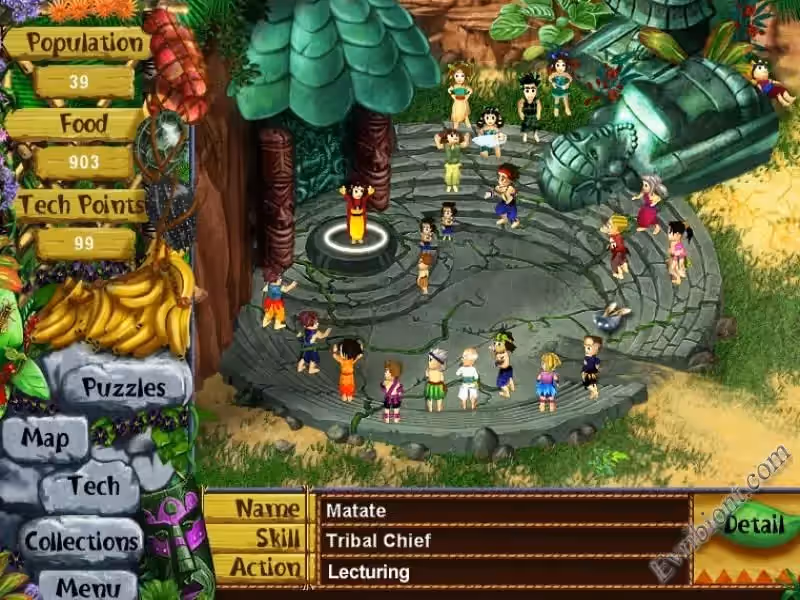This screenshot has width=800, height=600.
Task: Show the island Map
Action: coord(46,439)
